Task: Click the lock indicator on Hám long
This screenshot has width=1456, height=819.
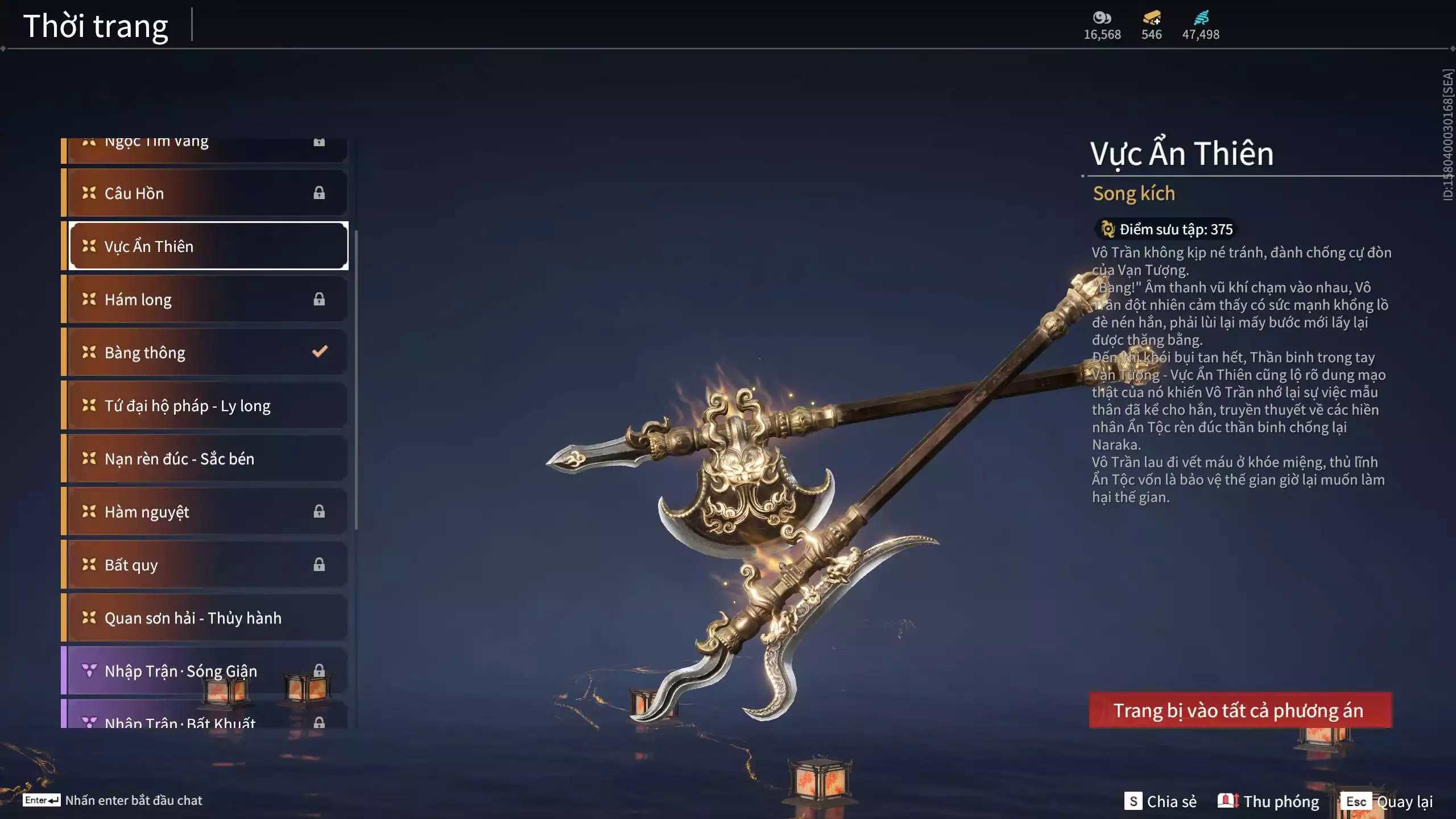Action: [318, 299]
